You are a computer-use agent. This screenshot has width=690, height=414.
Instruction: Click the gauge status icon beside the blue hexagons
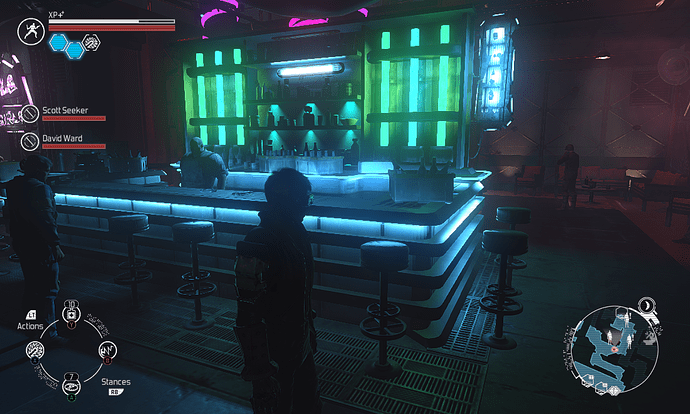pyautogui.click(x=90, y=42)
